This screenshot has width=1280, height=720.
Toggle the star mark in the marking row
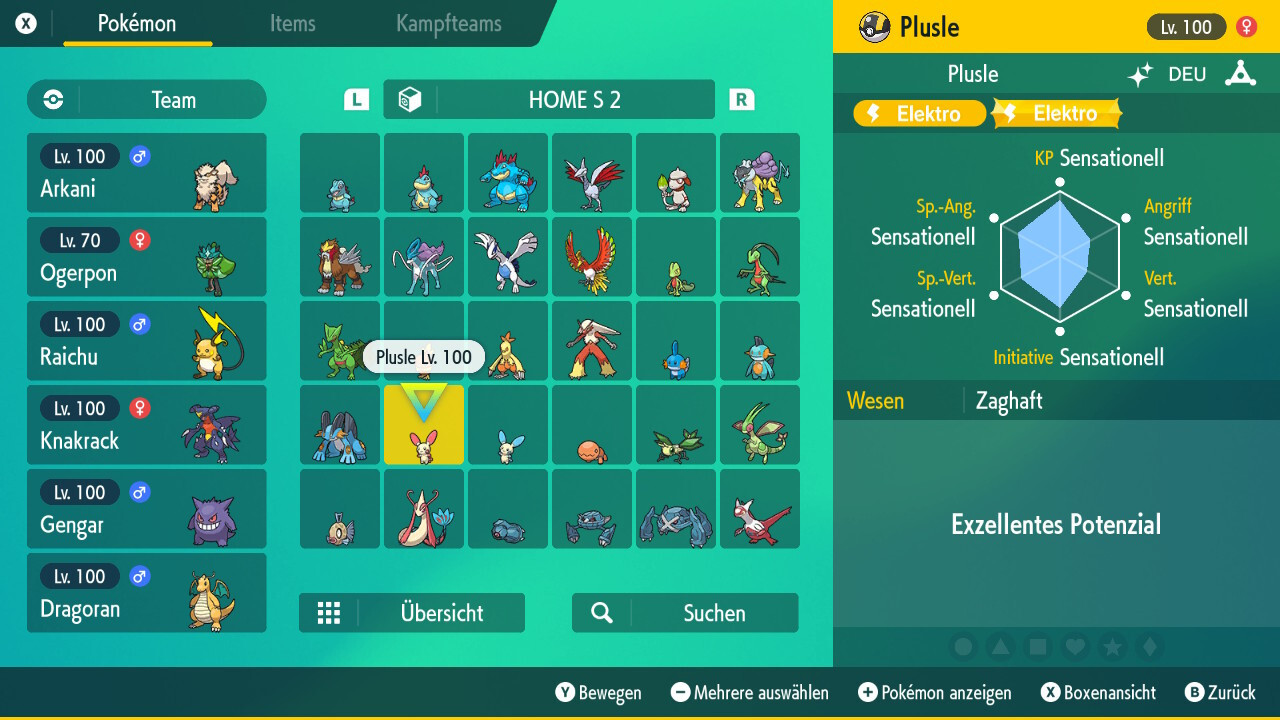1112,646
